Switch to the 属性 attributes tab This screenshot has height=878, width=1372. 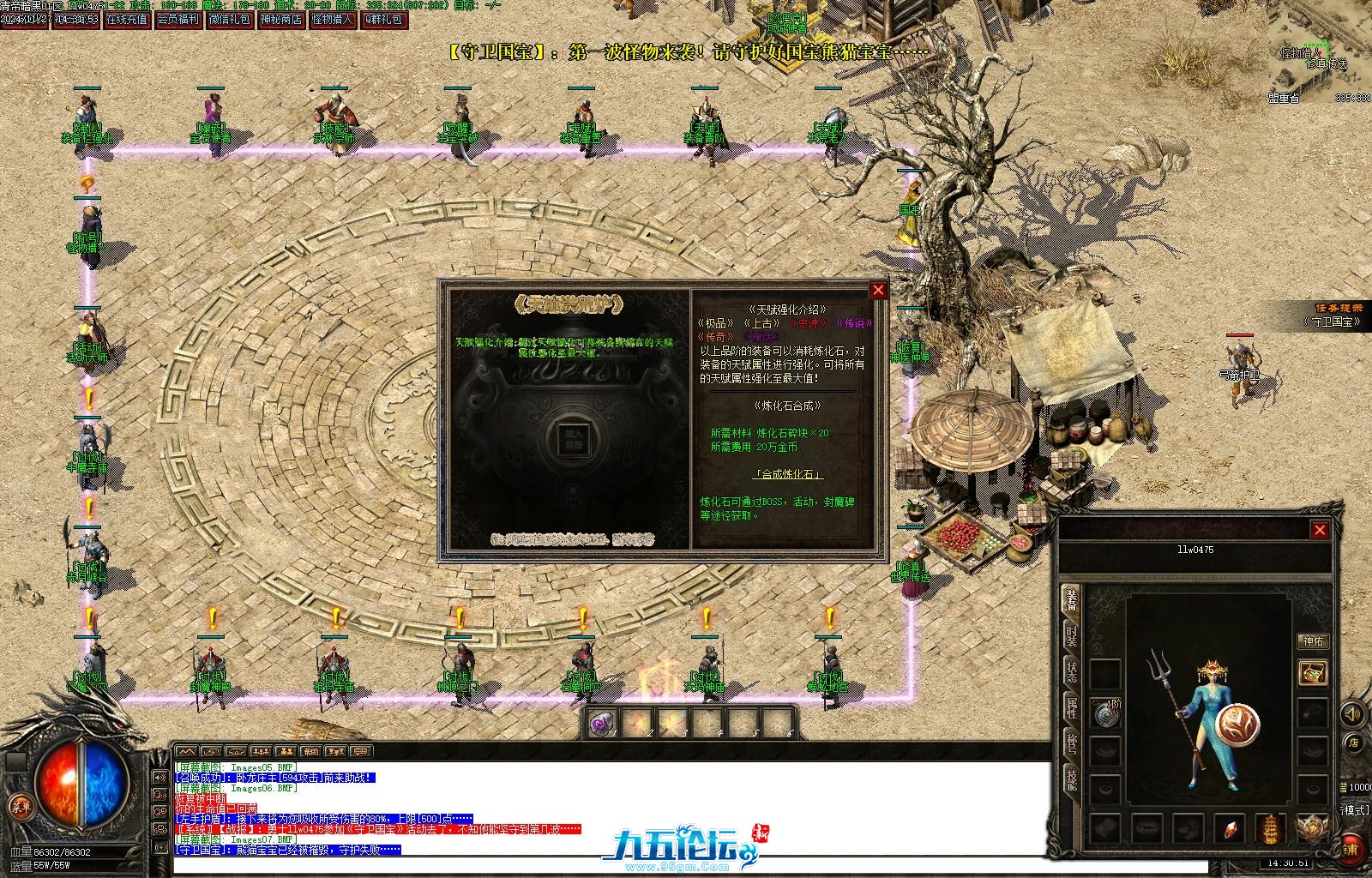click(x=1071, y=707)
